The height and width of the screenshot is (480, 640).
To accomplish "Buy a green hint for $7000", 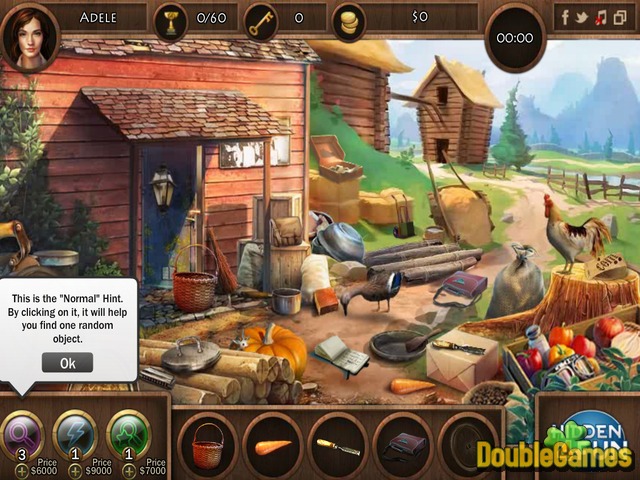I will tap(129, 470).
